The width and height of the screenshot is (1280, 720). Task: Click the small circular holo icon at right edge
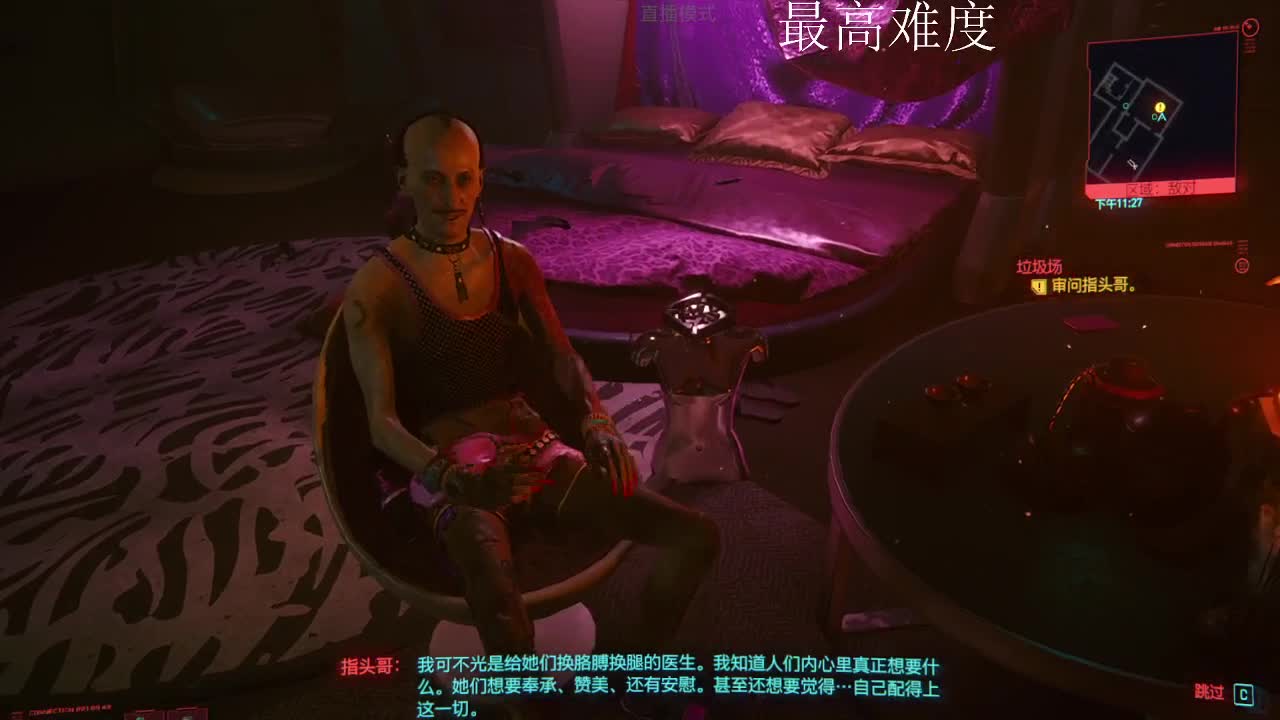tap(1240, 265)
